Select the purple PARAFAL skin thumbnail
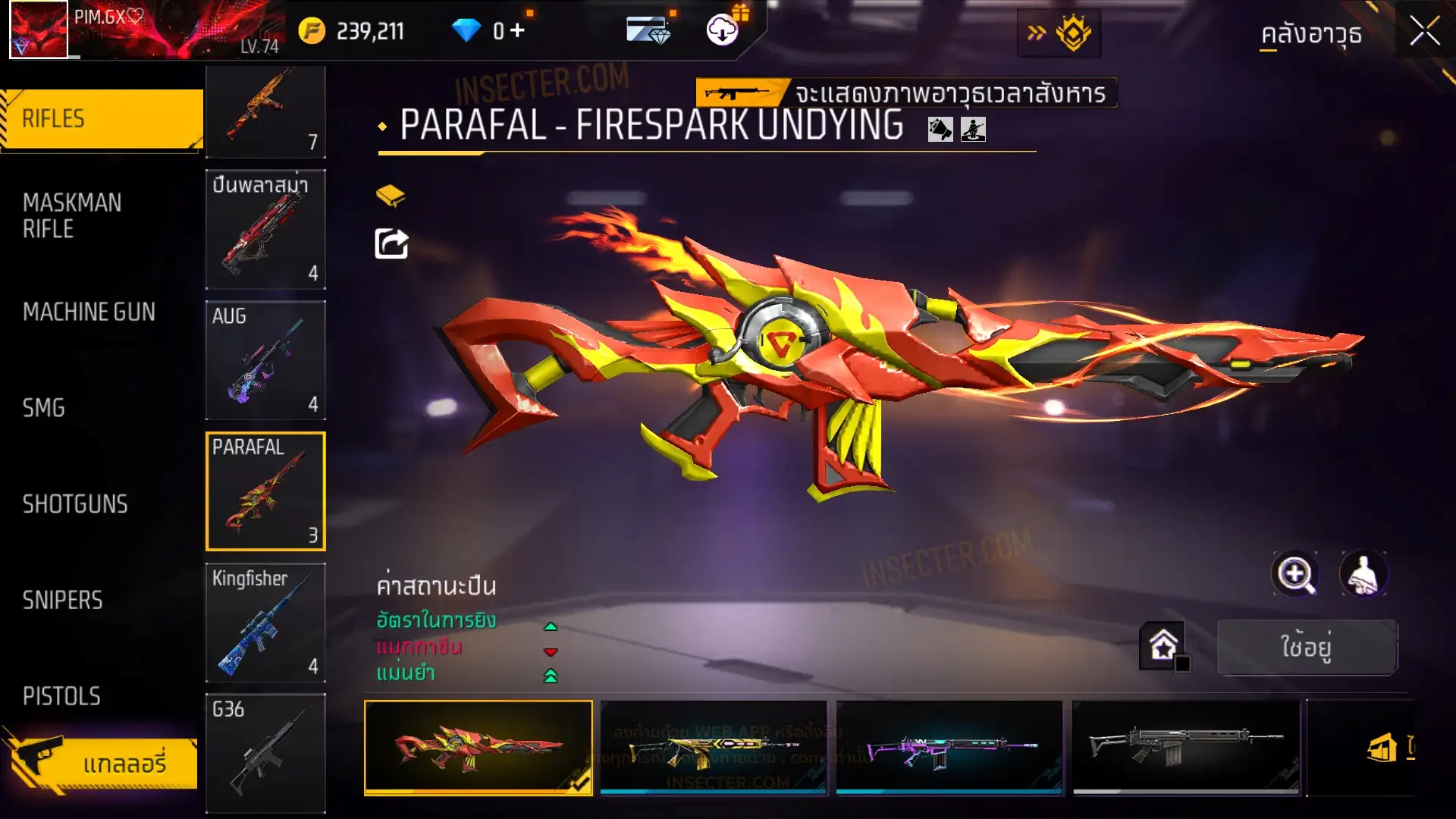Screen dimensions: 1456x819 (x=949, y=748)
